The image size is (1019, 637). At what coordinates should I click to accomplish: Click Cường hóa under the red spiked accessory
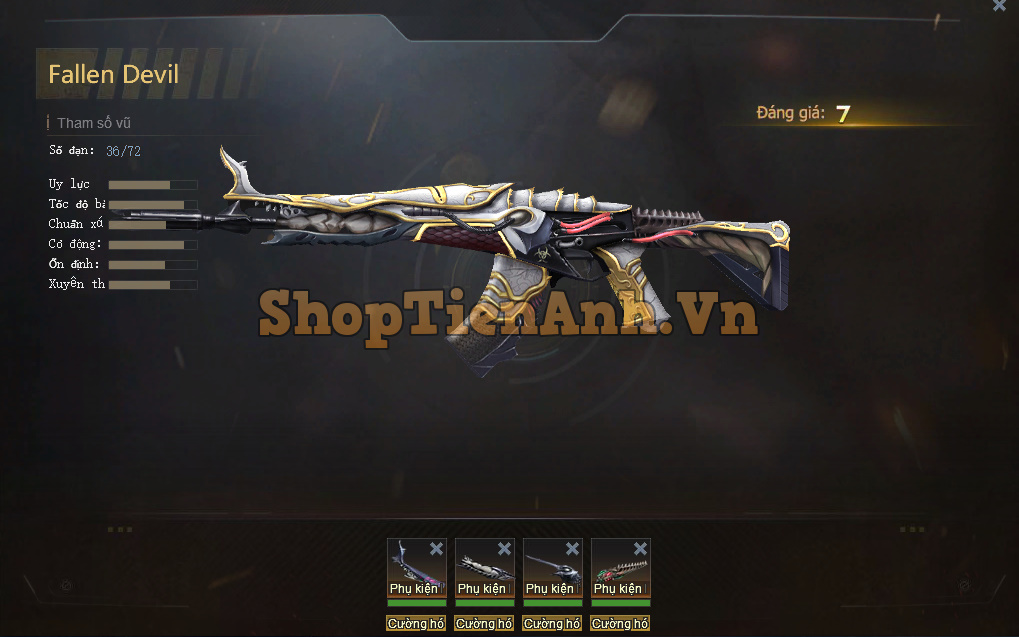coord(620,624)
